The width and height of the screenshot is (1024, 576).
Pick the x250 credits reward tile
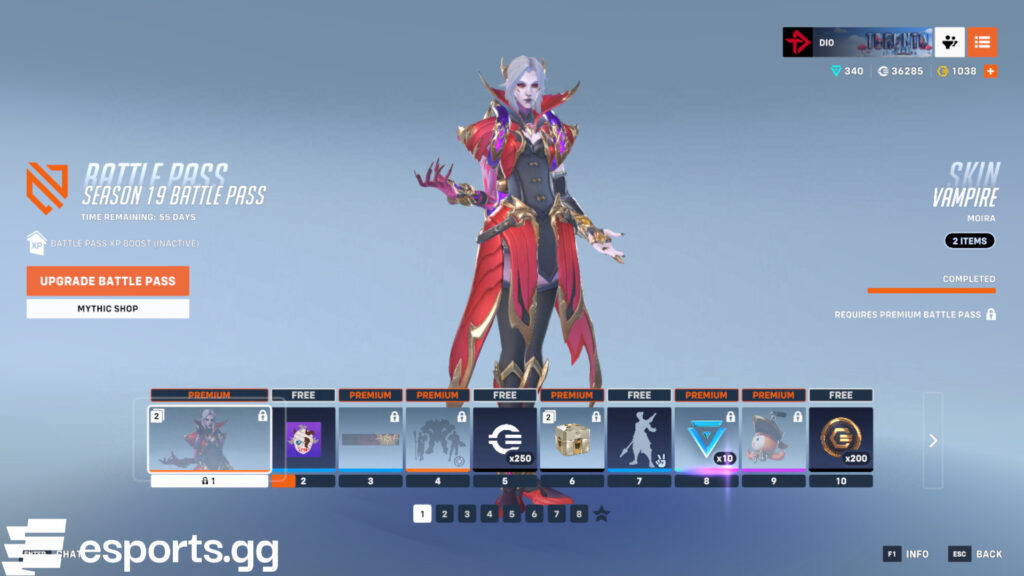click(505, 438)
